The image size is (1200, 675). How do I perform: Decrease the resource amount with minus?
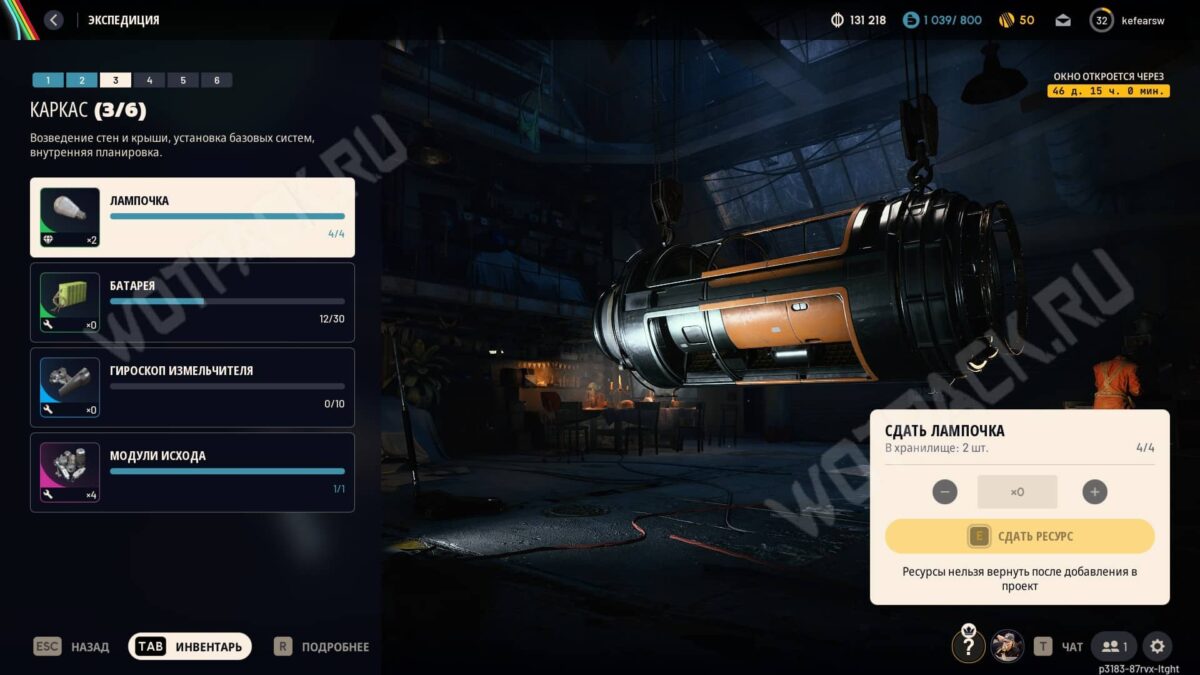944,492
